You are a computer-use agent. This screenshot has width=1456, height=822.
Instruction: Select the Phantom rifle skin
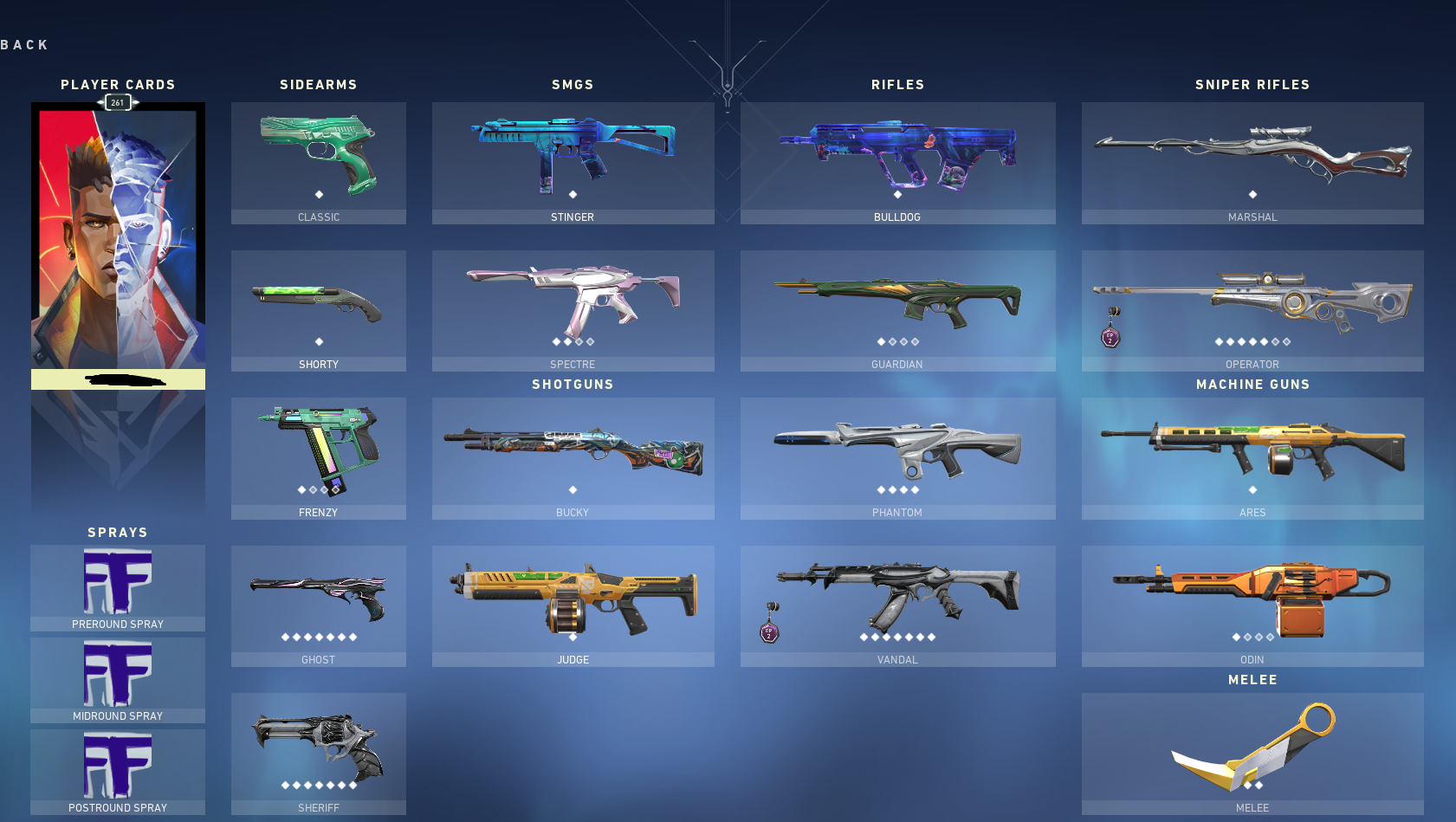point(897,455)
